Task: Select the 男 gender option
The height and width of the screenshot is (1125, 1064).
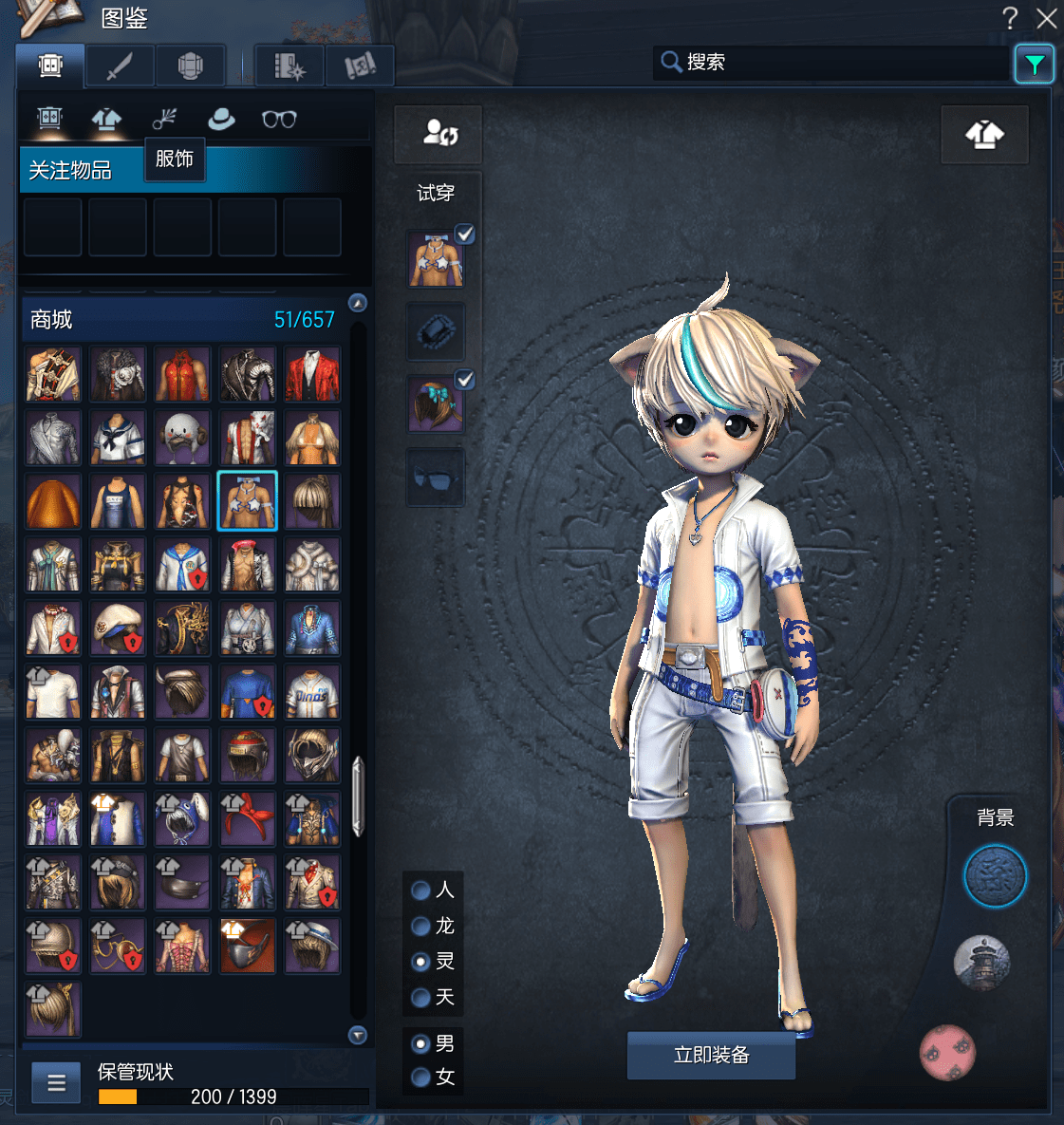Action: [421, 1044]
